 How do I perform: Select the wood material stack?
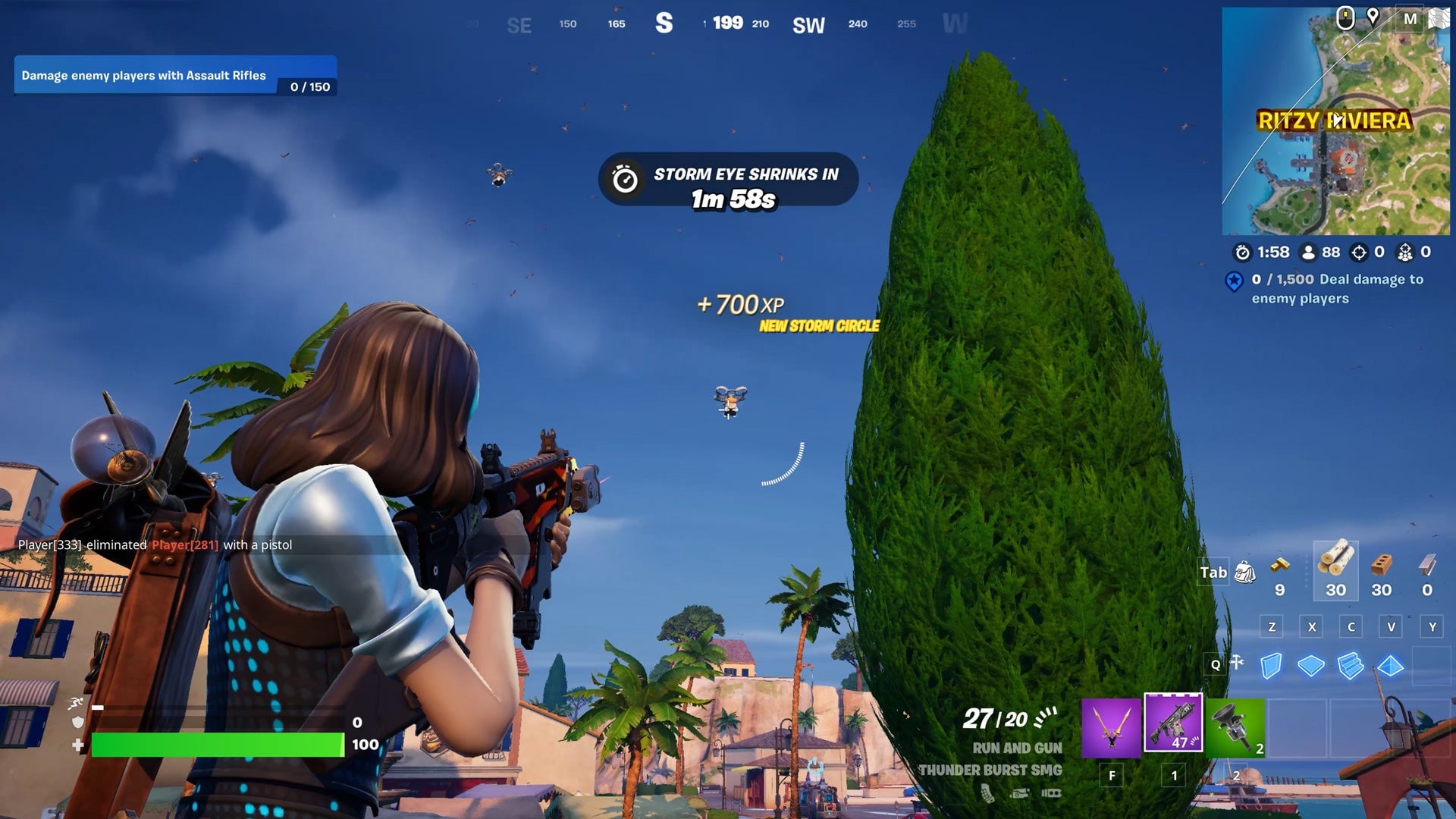tap(1335, 570)
